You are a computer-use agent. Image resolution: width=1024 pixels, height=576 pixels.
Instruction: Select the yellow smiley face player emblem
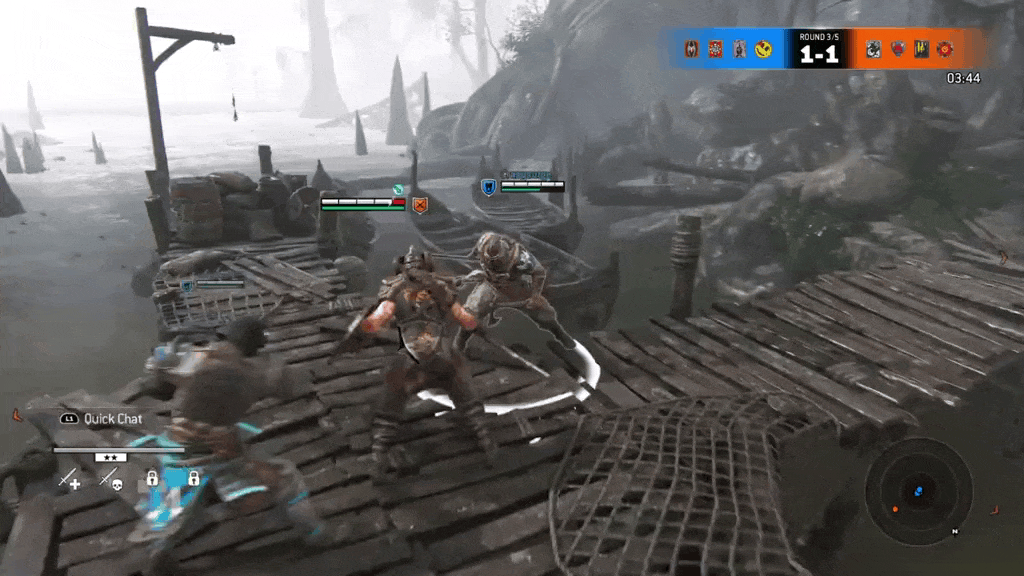tap(763, 48)
